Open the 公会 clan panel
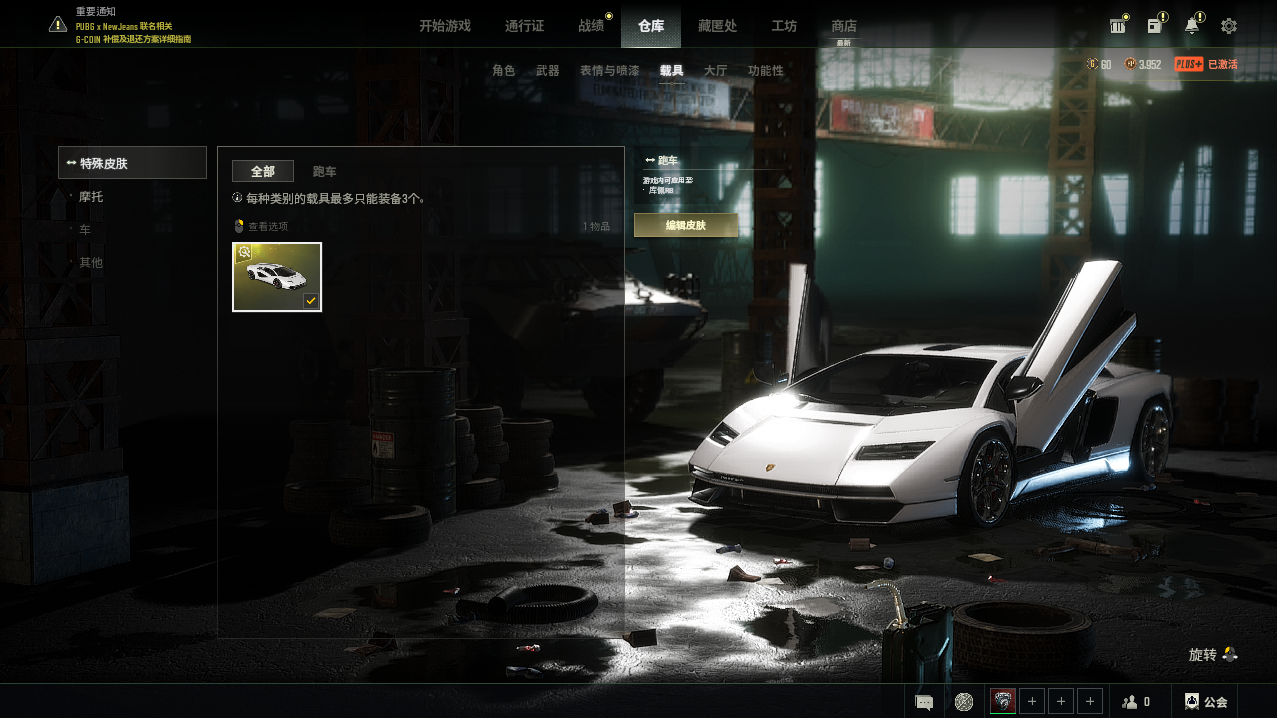This screenshot has height=718, width=1277. pyautogui.click(x=1205, y=702)
